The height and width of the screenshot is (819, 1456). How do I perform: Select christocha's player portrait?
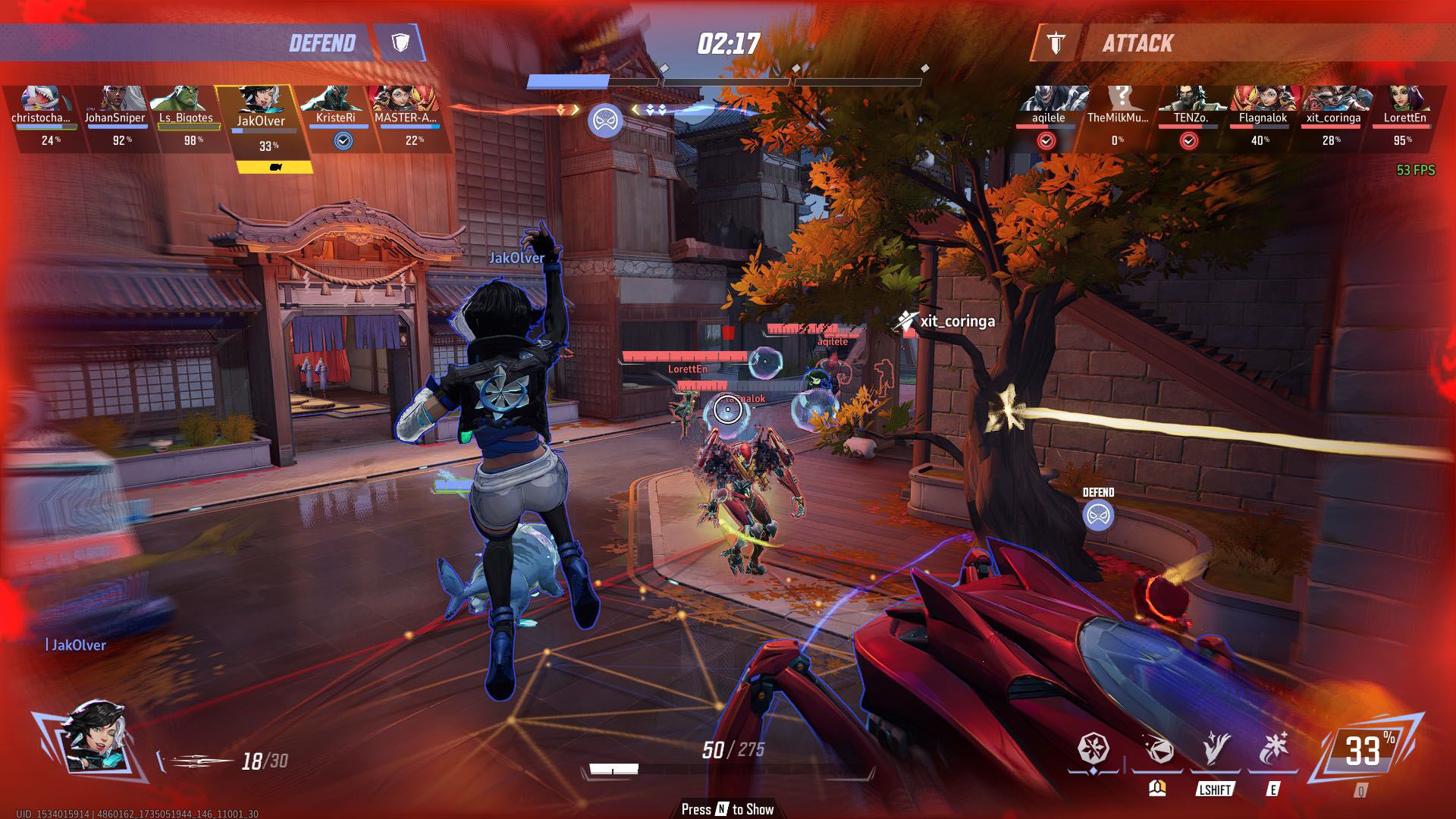(x=42, y=100)
